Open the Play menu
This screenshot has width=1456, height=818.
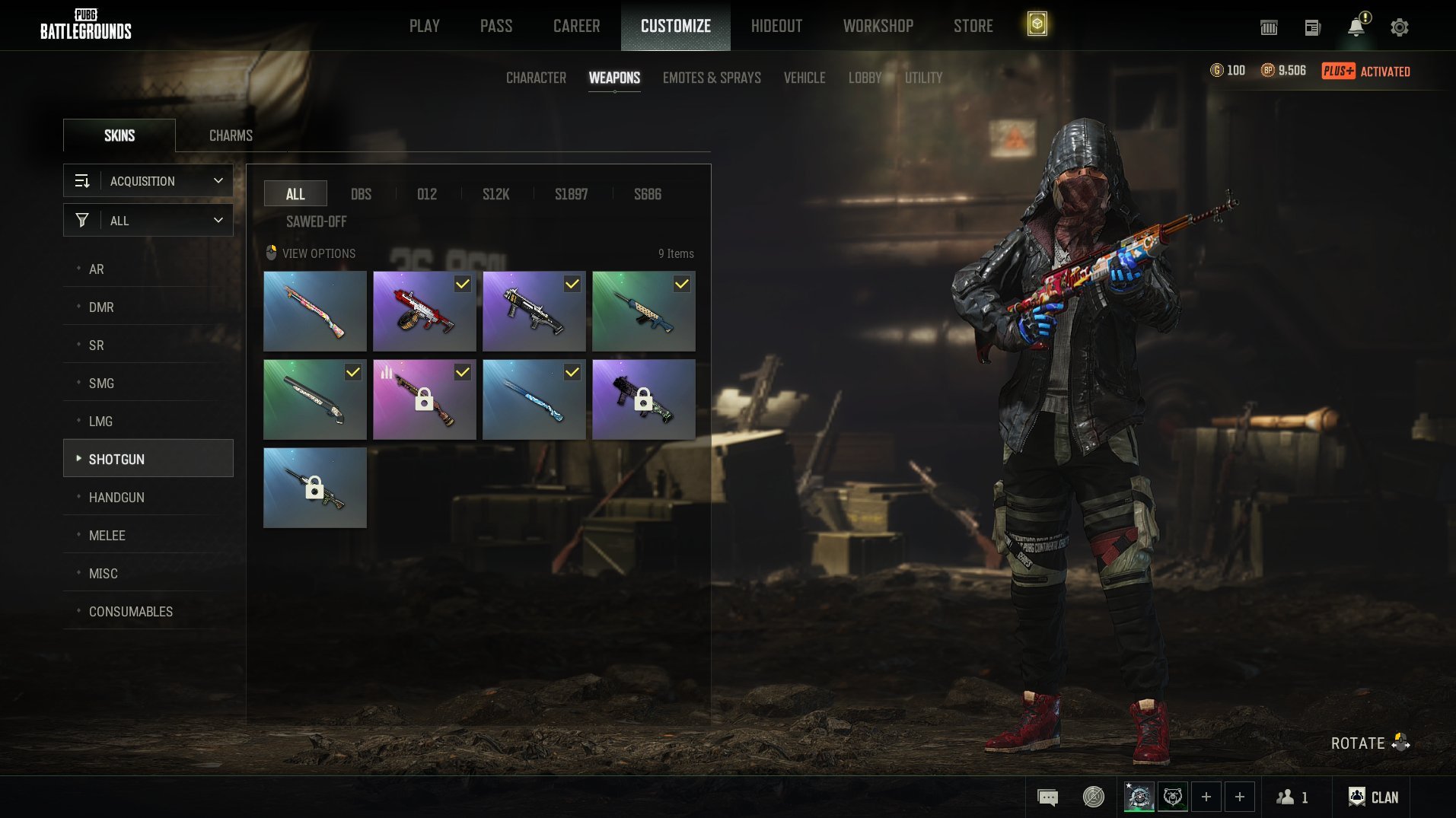[x=424, y=26]
